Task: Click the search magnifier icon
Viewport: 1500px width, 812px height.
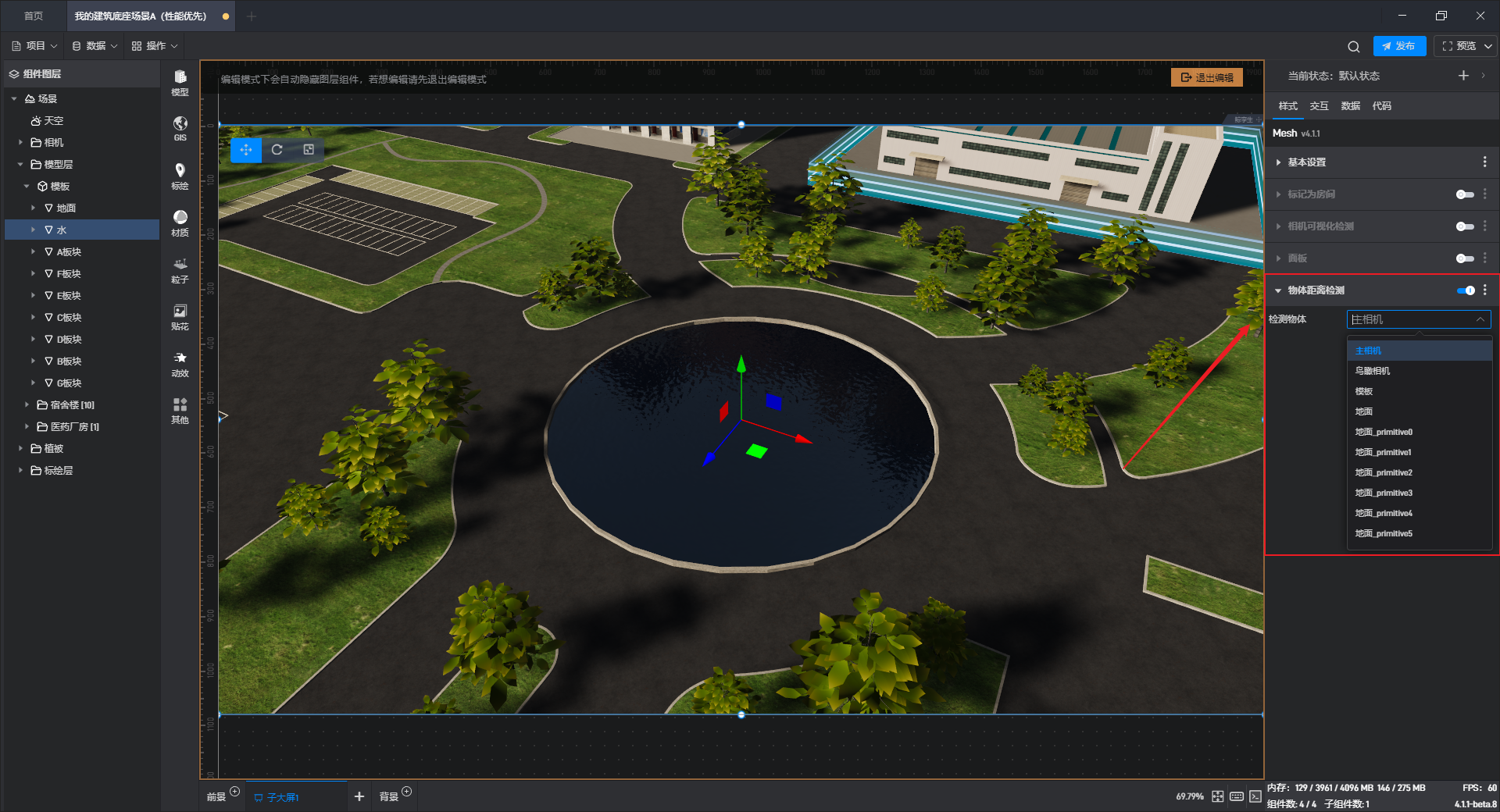Action: [x=1353, y=47]
